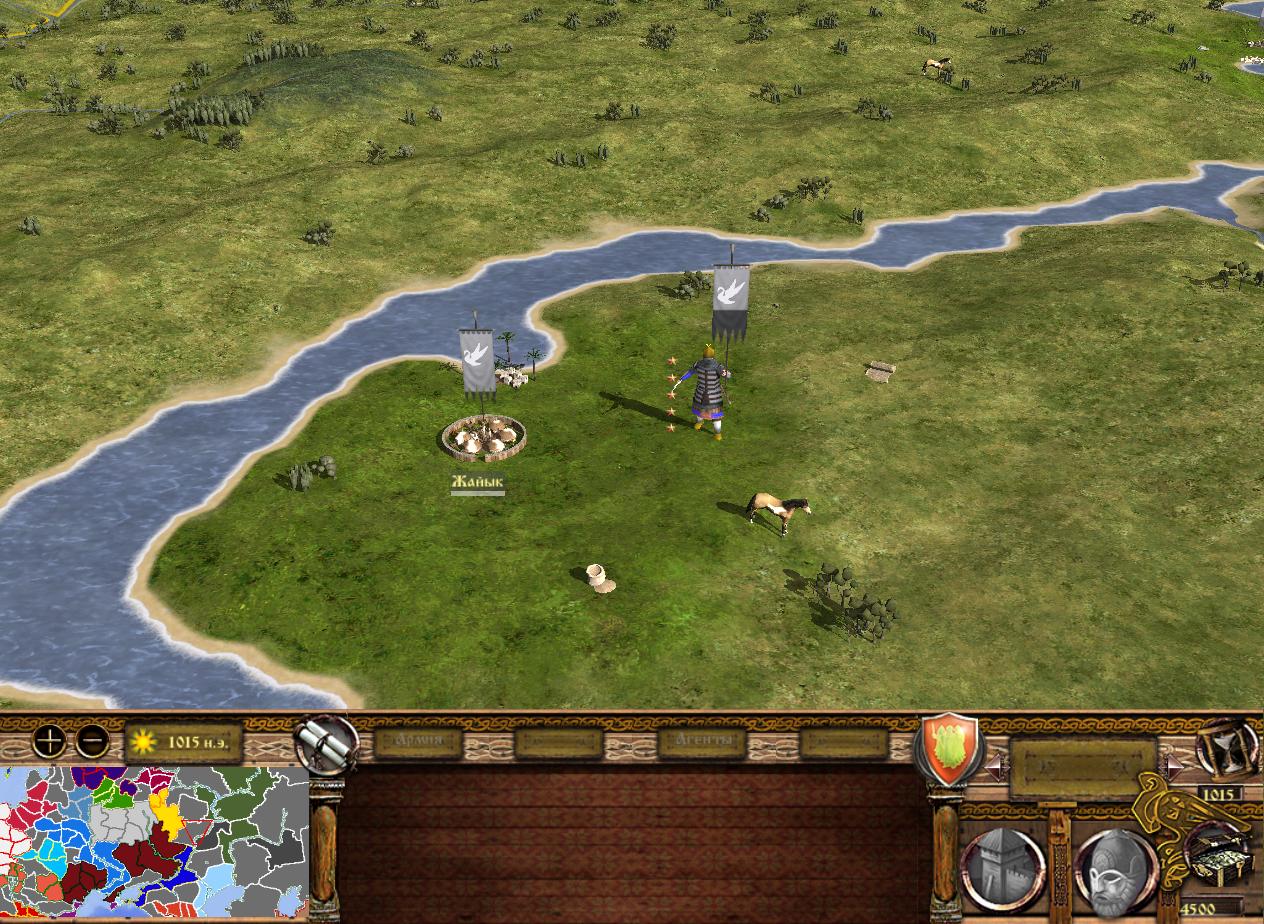
Task: Open the scrolls missions button
Action: pyautogui.click(x=326, y=744)
